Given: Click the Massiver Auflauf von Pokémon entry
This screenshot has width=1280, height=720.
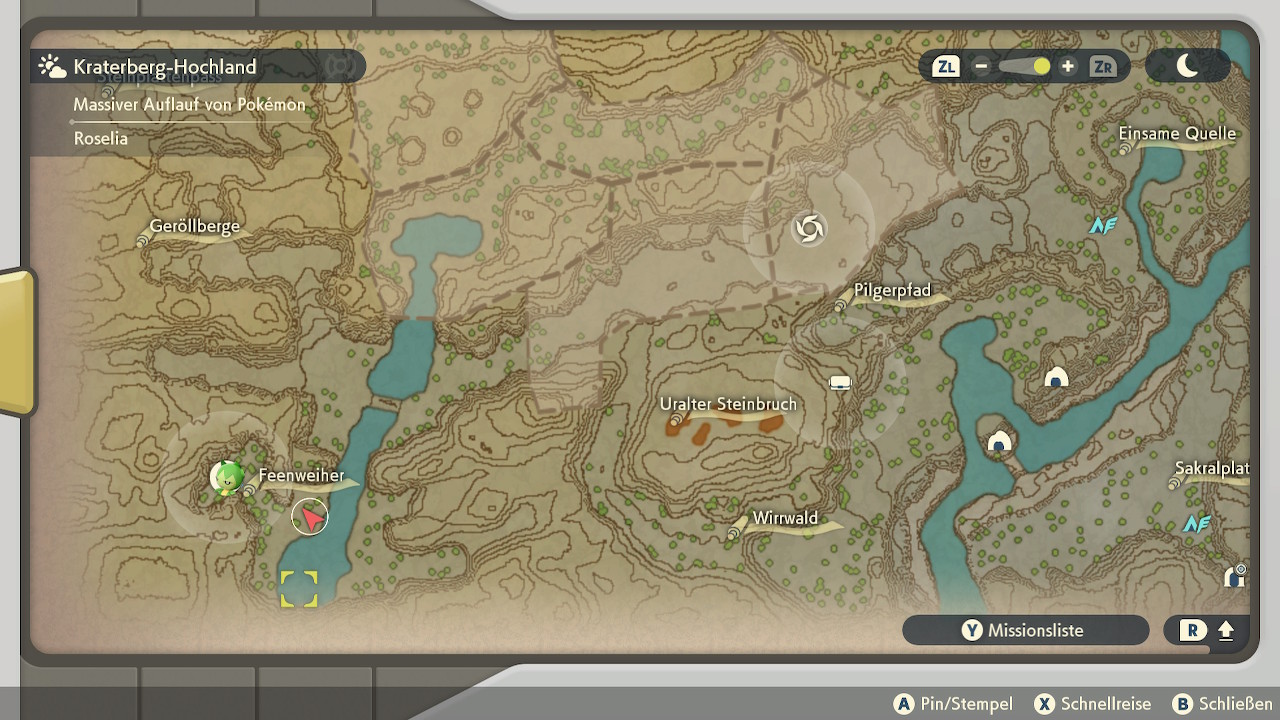Looking at the screenshot, I should [189, 104].
